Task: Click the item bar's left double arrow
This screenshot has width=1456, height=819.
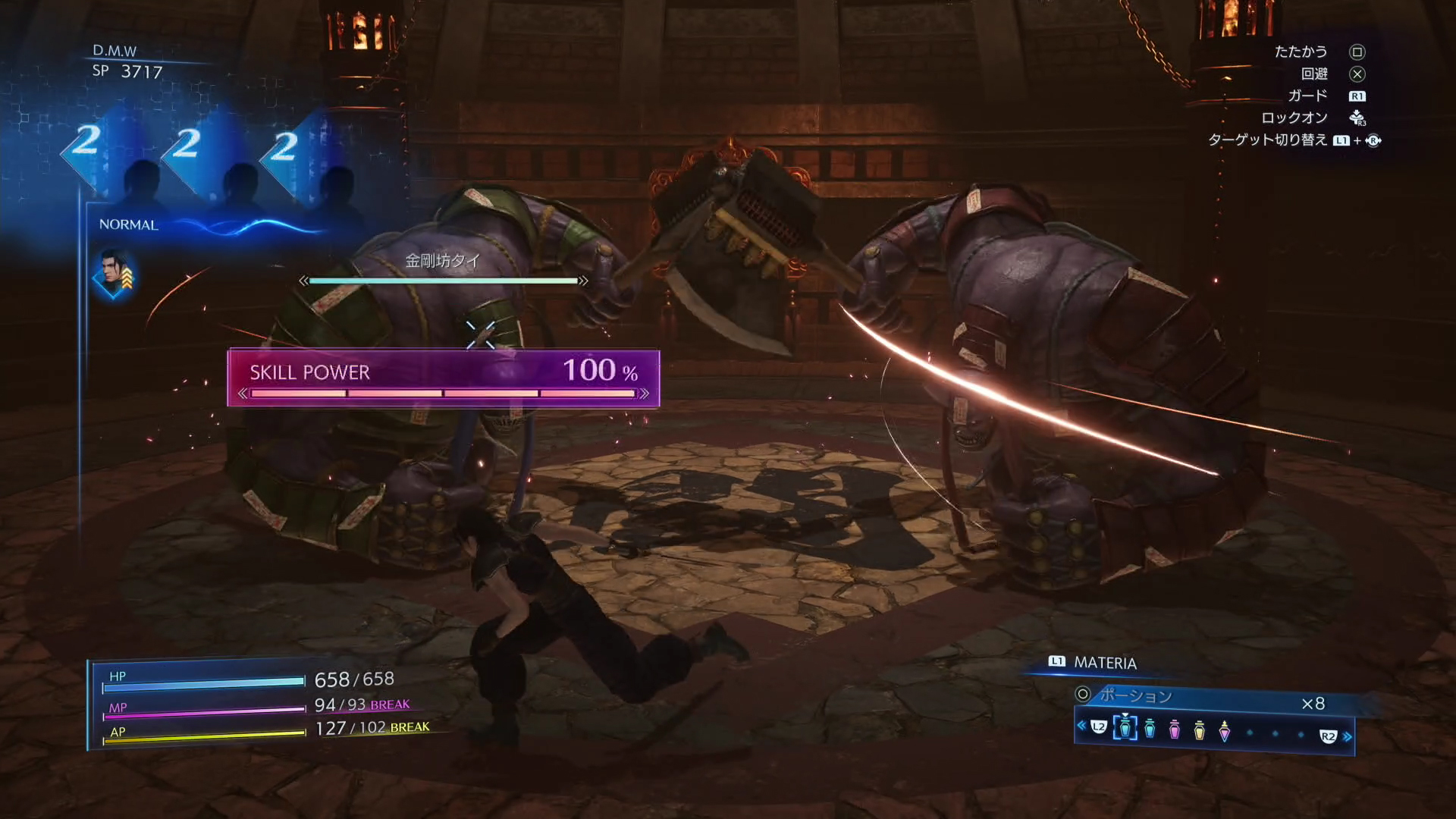Action: click(1081, 726)
